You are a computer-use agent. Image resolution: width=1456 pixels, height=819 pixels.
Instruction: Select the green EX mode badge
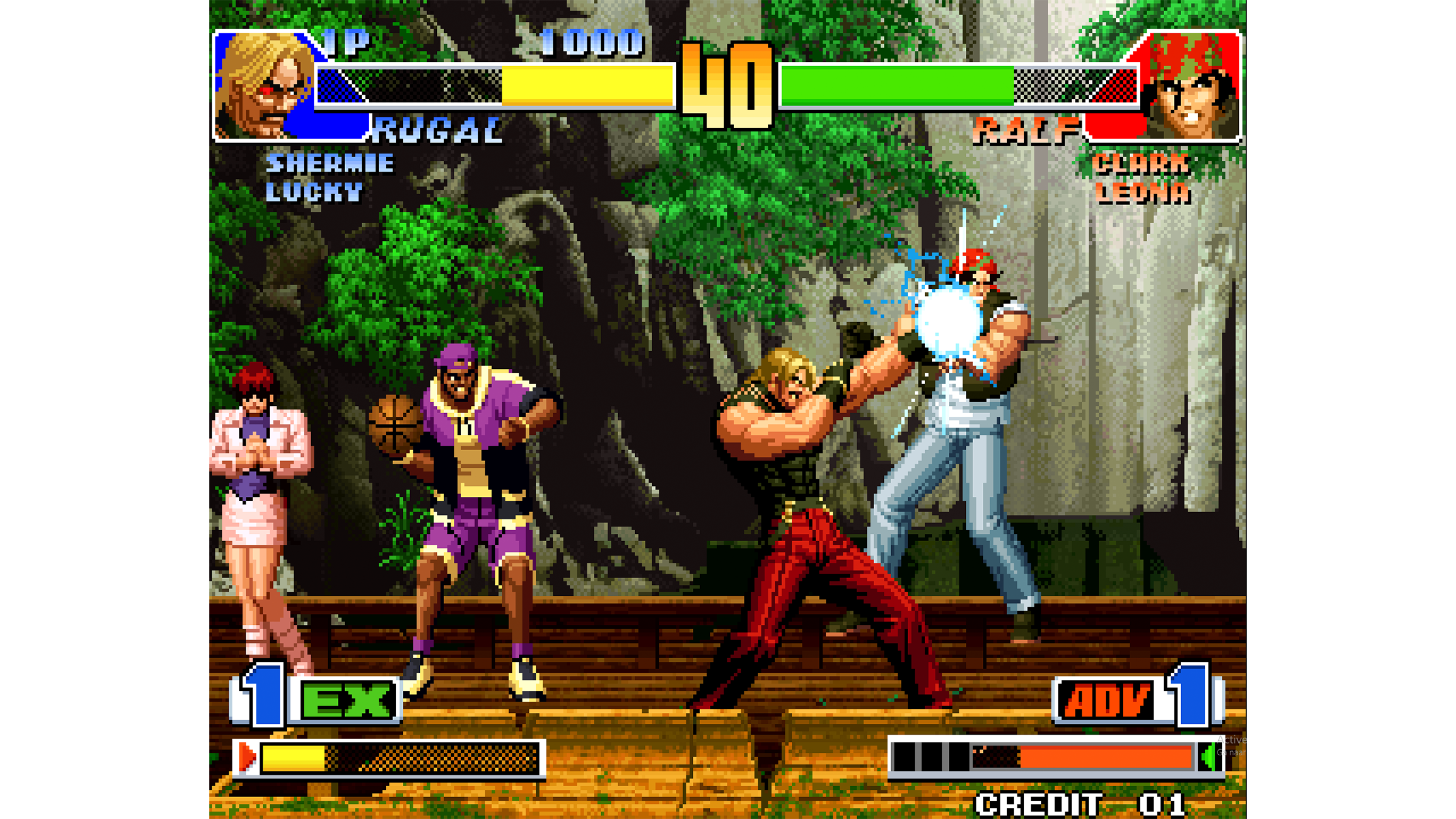[348, 701]
